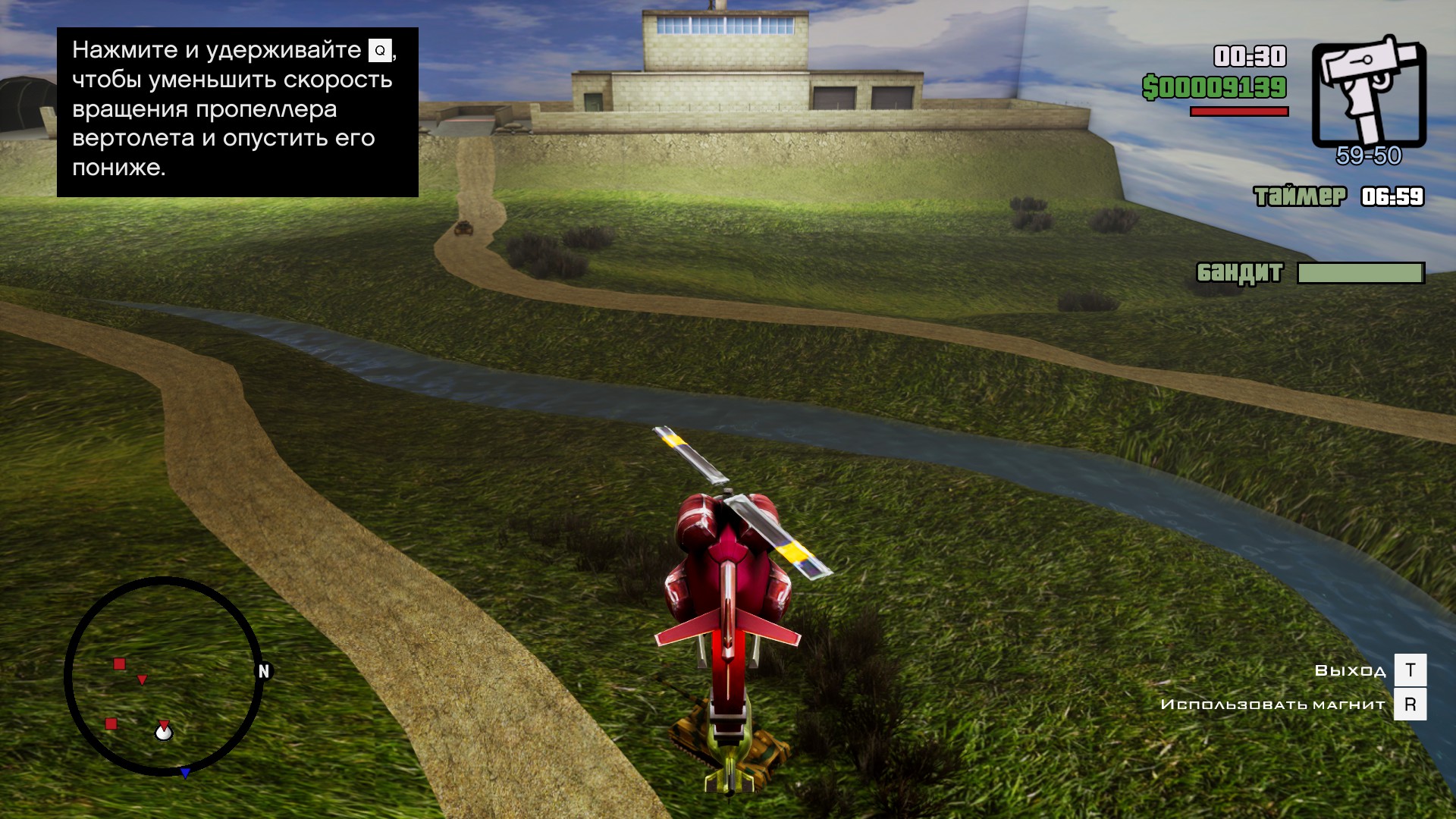Select the Micro Uzi weapon icon
Image resolution: width=1456 pixels, height=819 pixels.
pos(1369,91)
